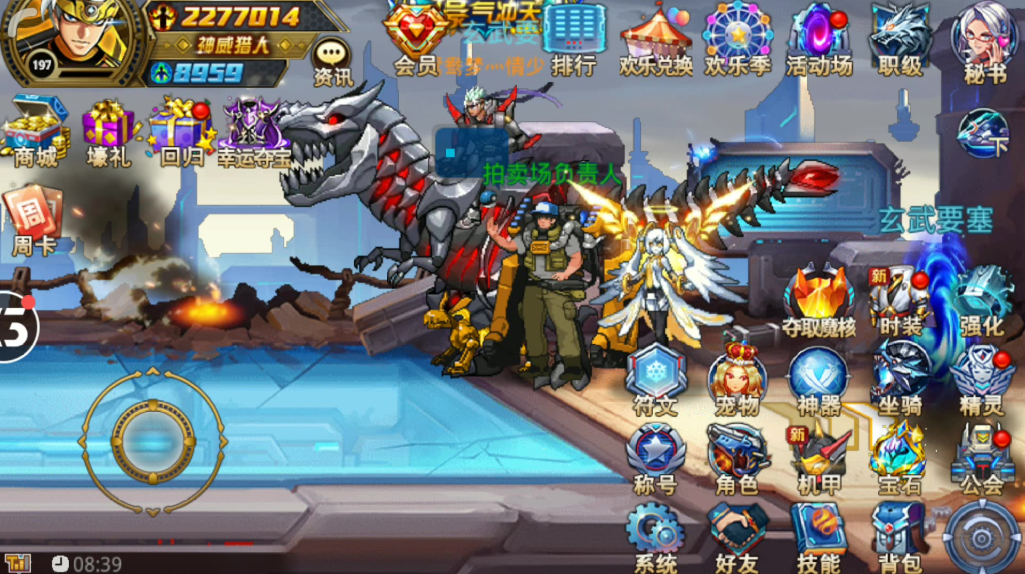Screen dimensions: 1025x574
Task: Open the 活动场 event portal
Action: (819, 38)
